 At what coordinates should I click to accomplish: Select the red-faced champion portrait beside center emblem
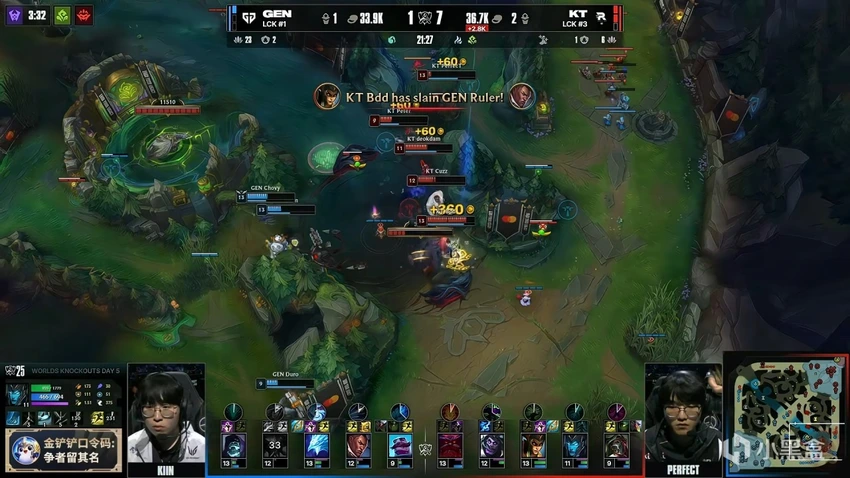coord(452,445)
